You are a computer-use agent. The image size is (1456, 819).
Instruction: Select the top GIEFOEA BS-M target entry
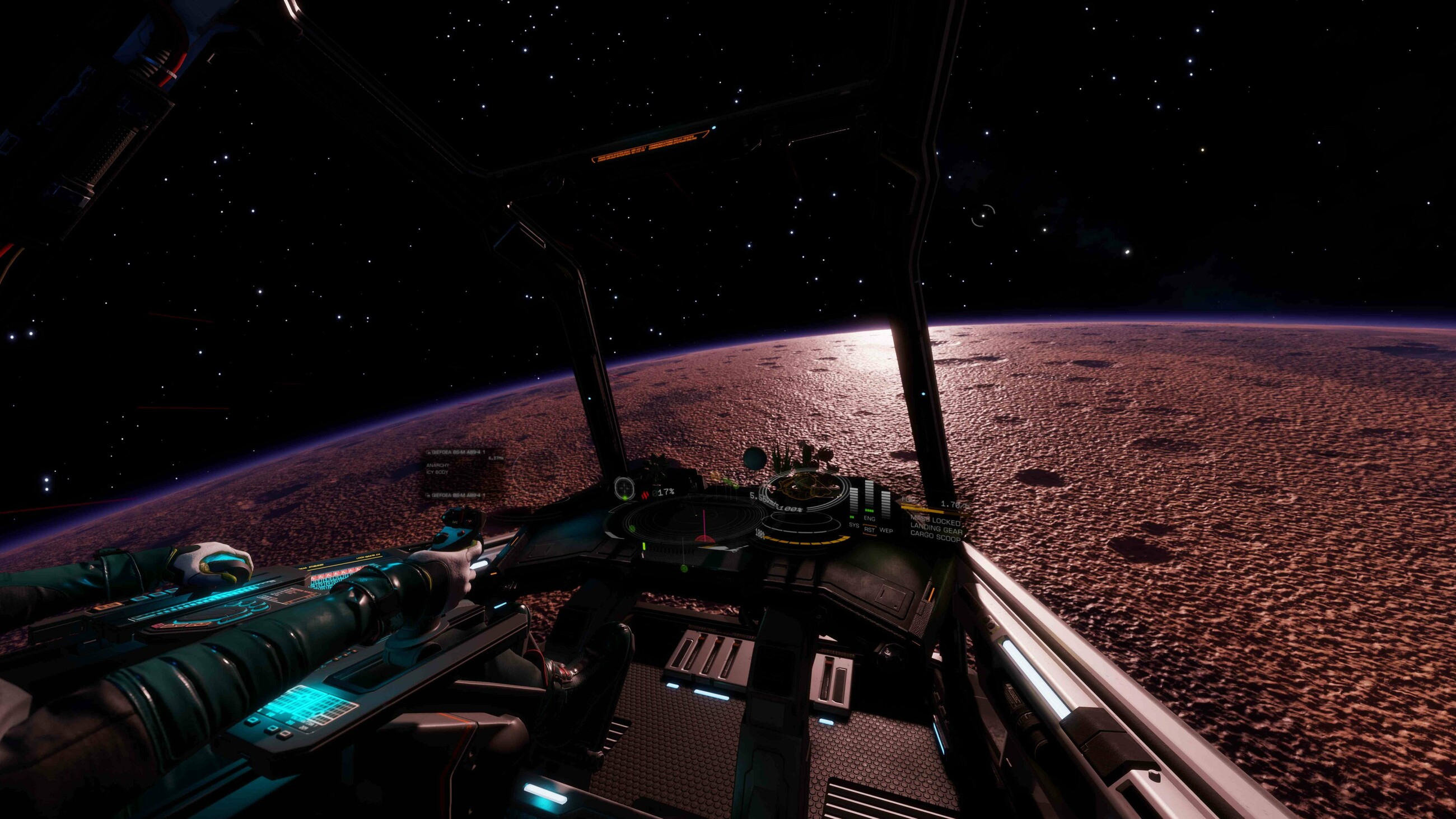[458, 453]
